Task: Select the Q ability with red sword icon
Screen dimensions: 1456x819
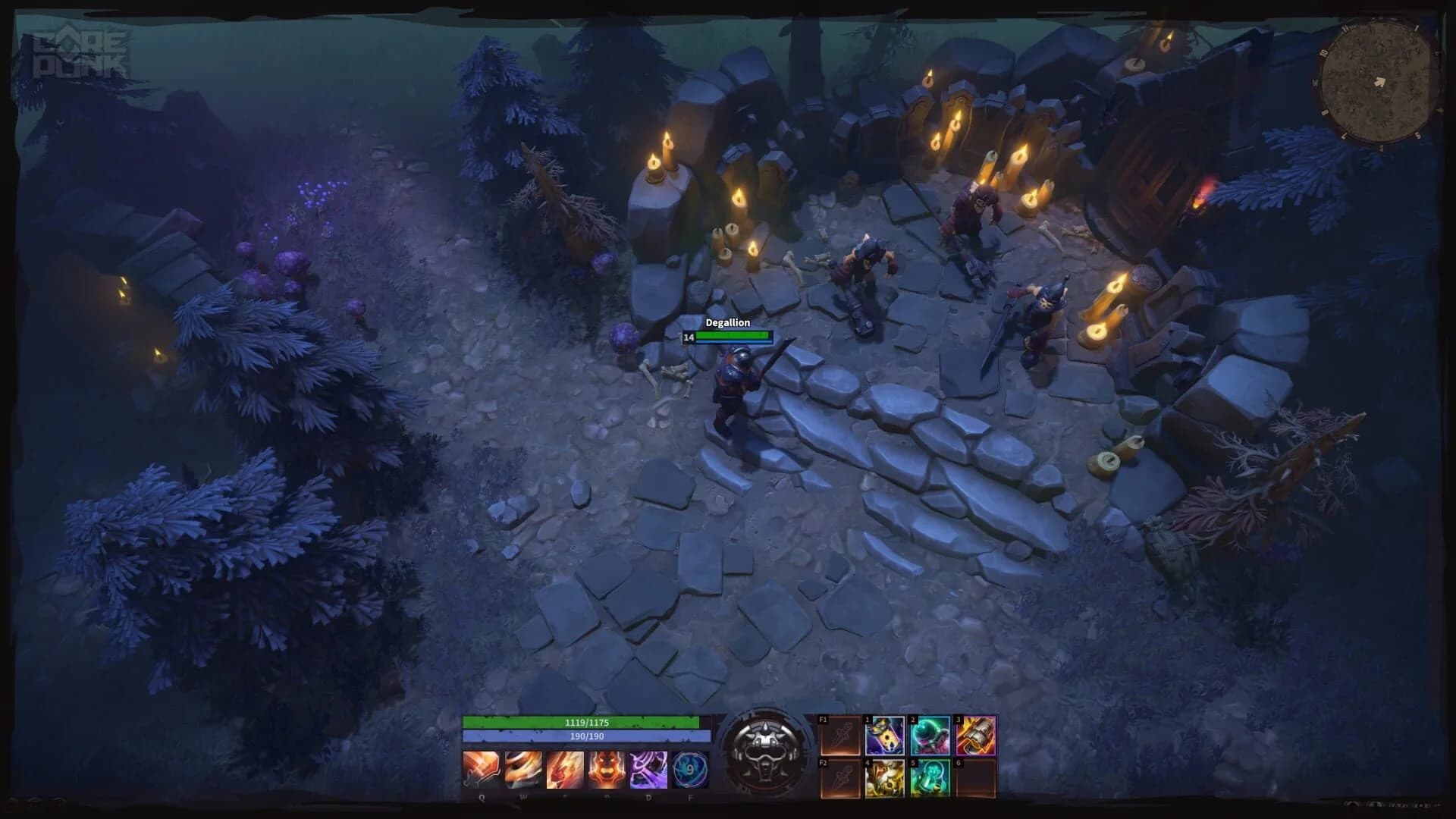Action: (483, 770)
